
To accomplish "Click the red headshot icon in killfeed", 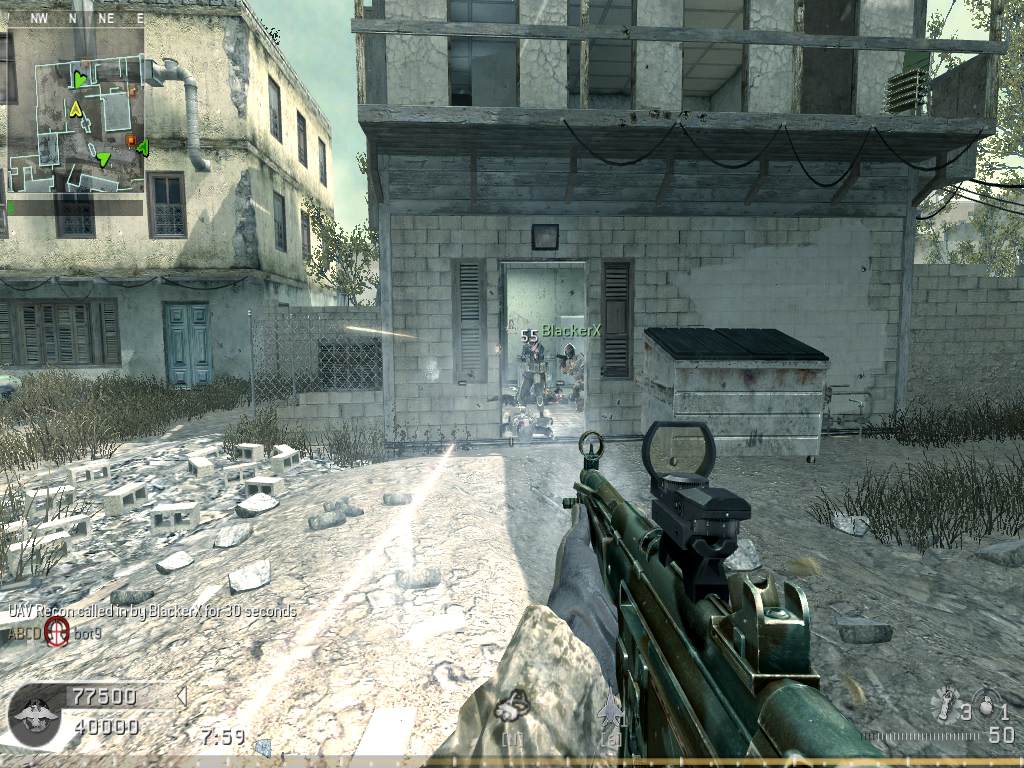I will tap(56, 631).
